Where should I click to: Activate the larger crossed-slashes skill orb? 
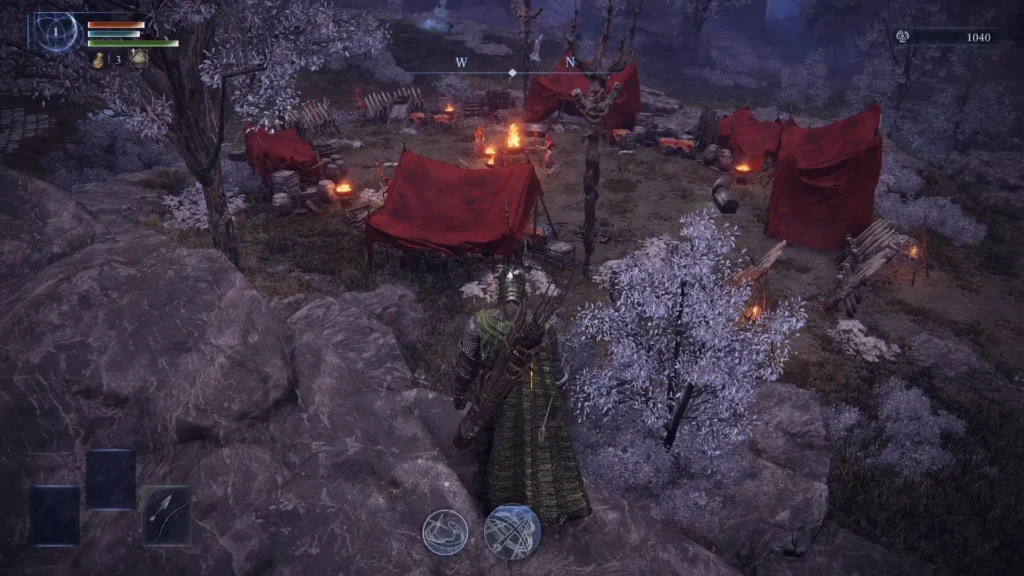(512, 531)
